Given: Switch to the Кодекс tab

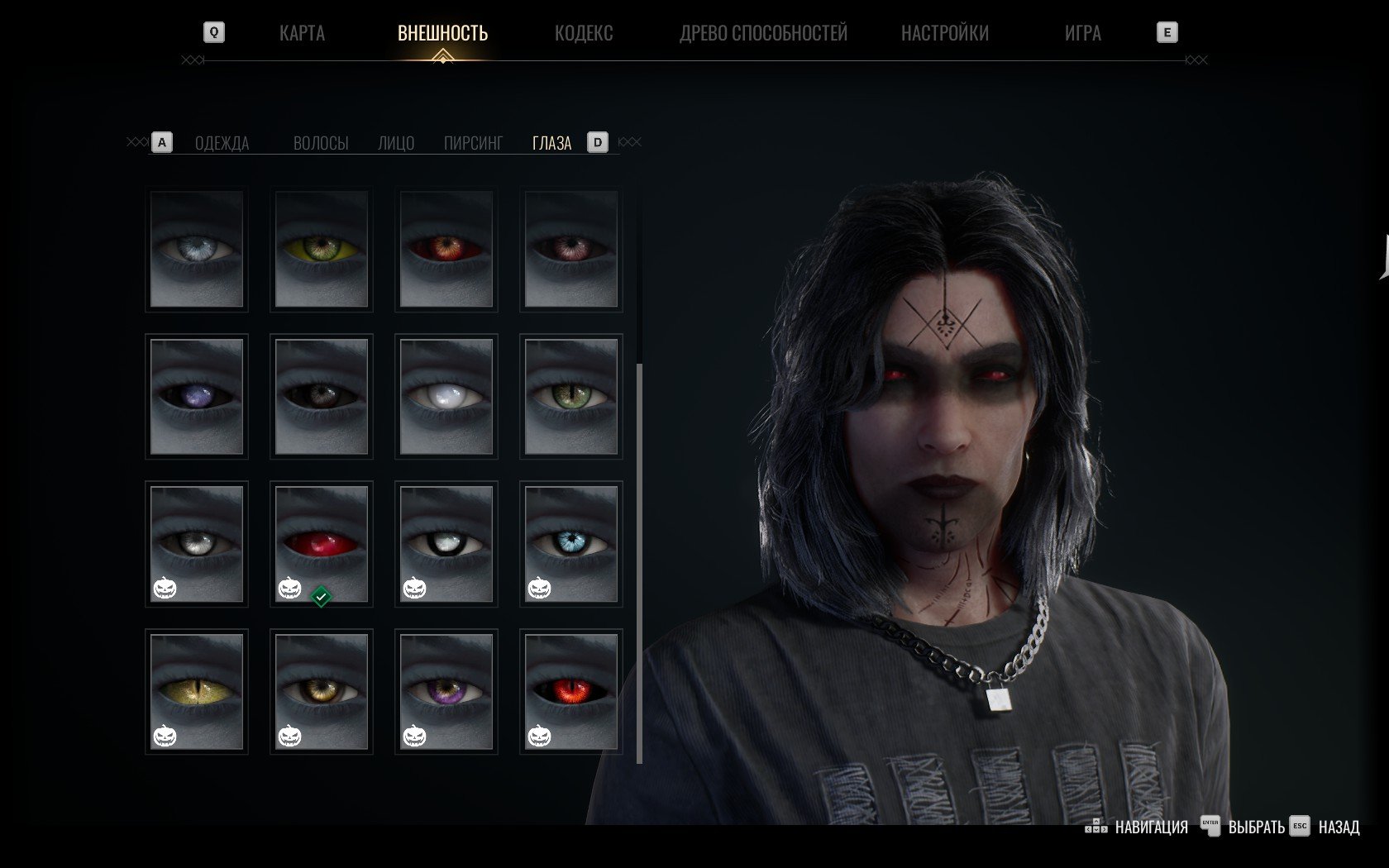Looking at the screenshot, I should pyautogui.click(x=584, y=33).
